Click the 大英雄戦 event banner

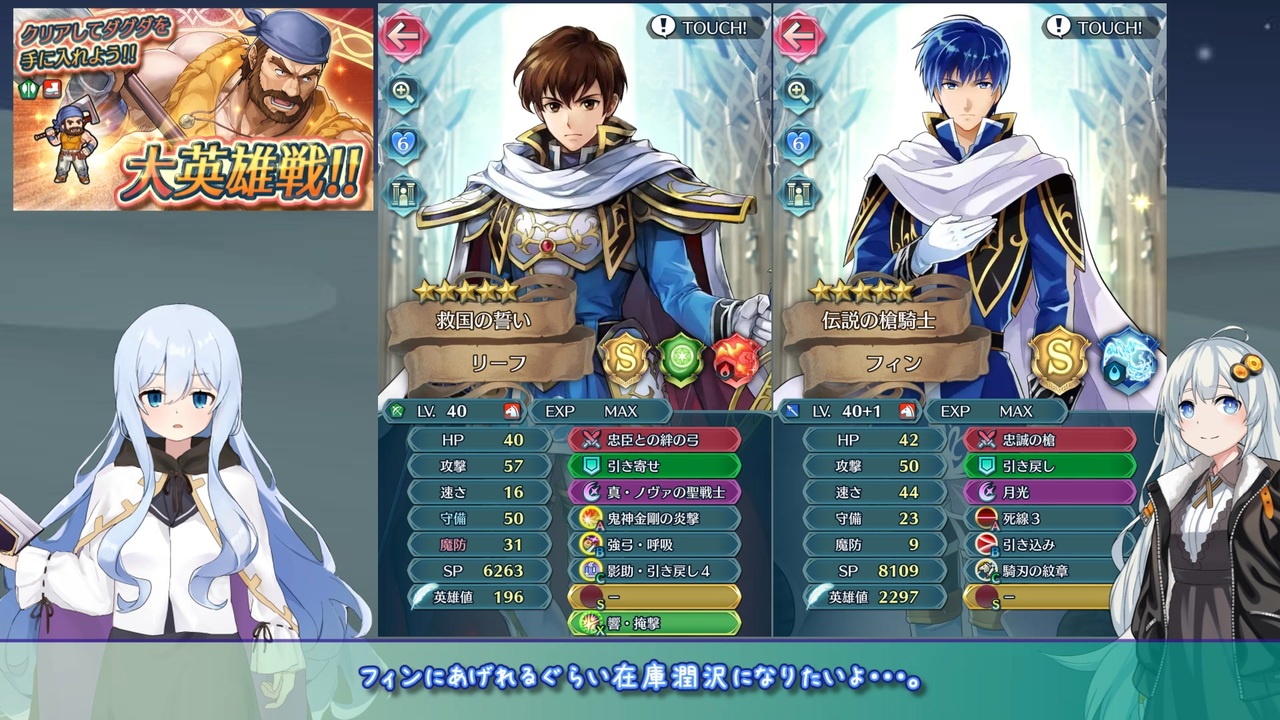[x=190, y=110]
